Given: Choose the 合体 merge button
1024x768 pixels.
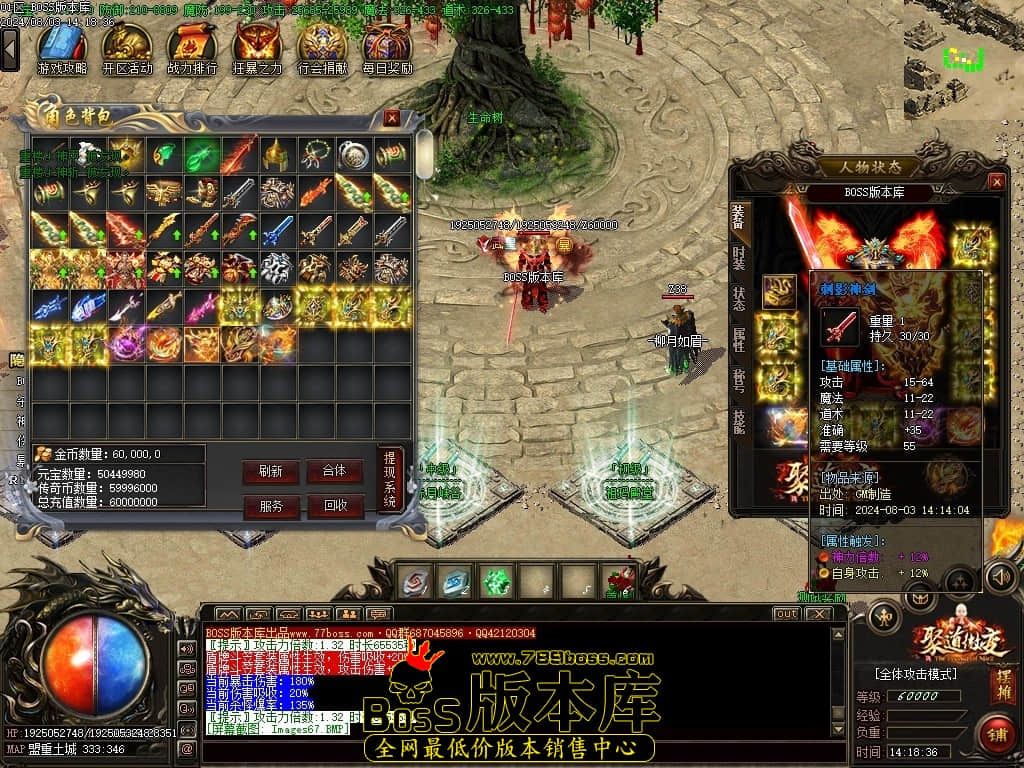Looking at the screenshot, I should [x=334, y=471].
